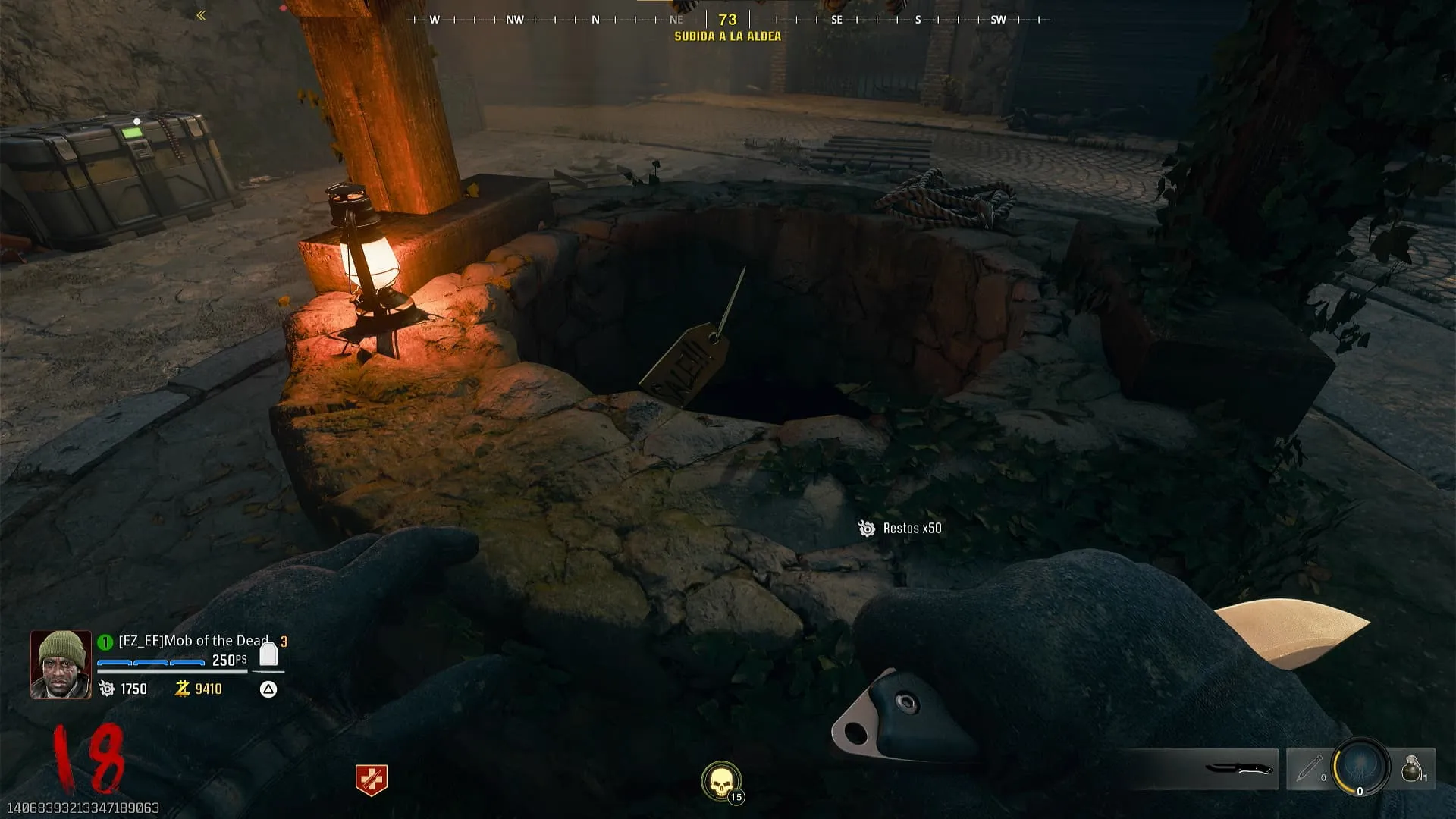Click the player portrait with green beanie
The image size is (1456, 819).
tap(61, 665)
